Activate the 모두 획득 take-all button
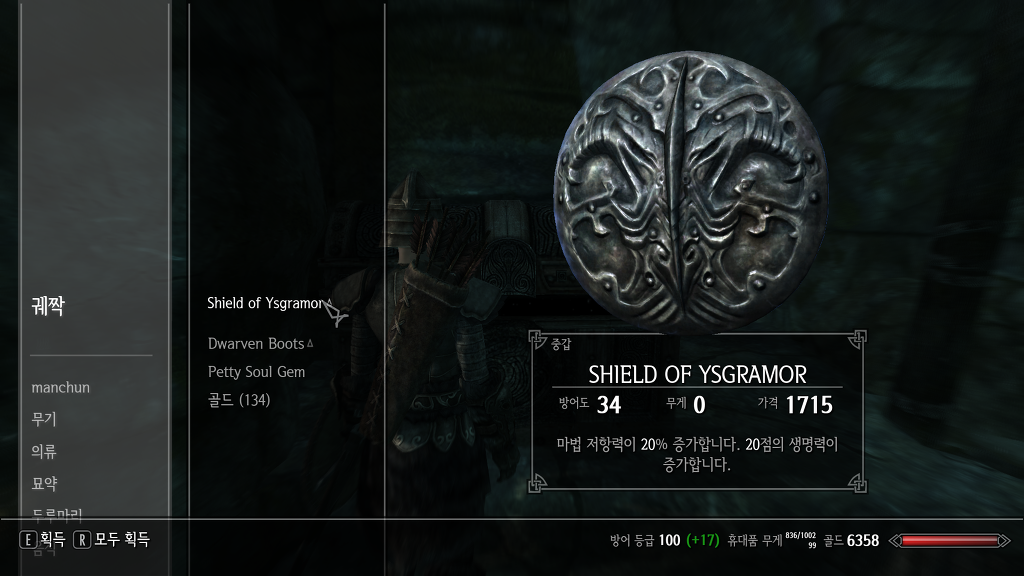This screenshot has height=576, width=1024. [x=112, y=539]
